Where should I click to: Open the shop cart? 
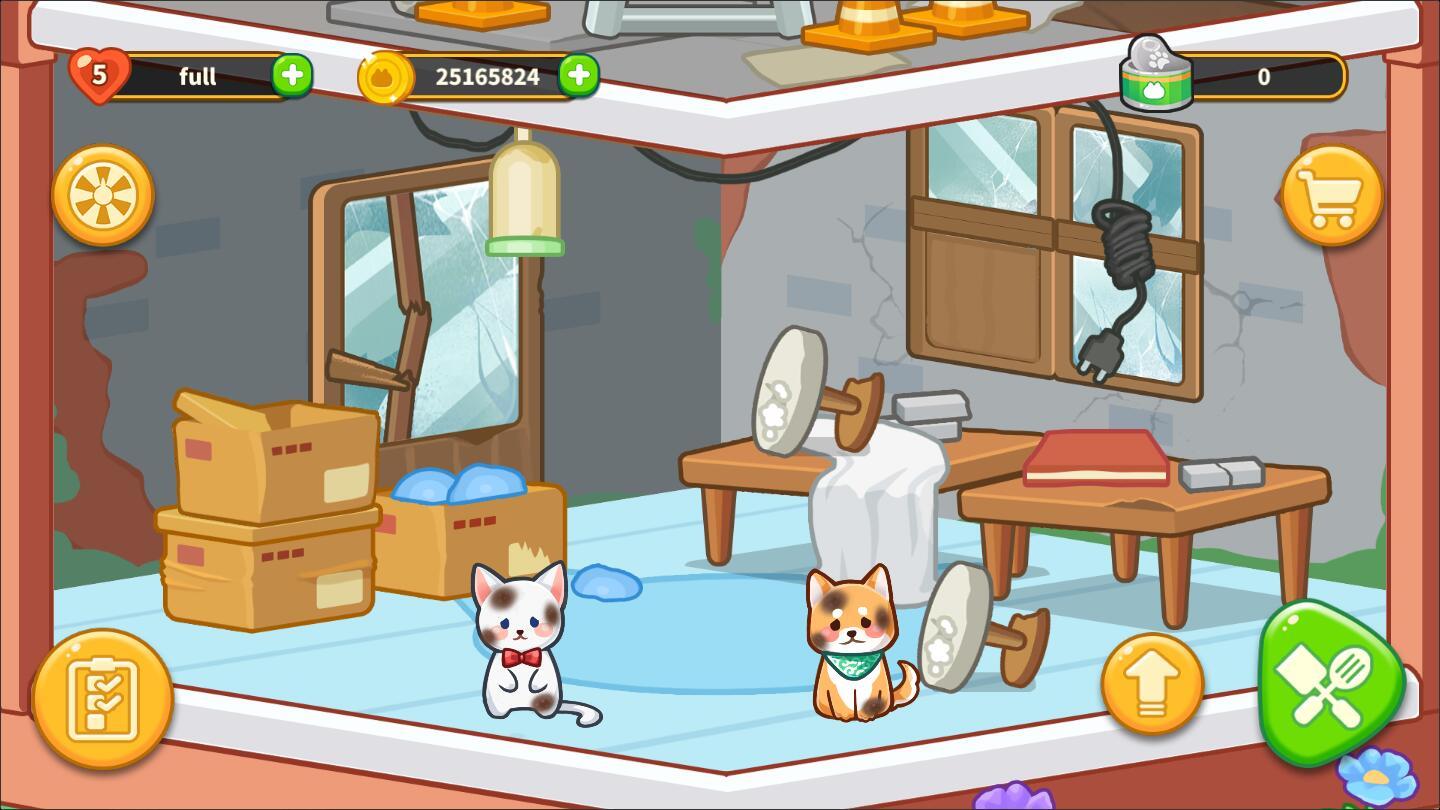(x=1334, y=193)
